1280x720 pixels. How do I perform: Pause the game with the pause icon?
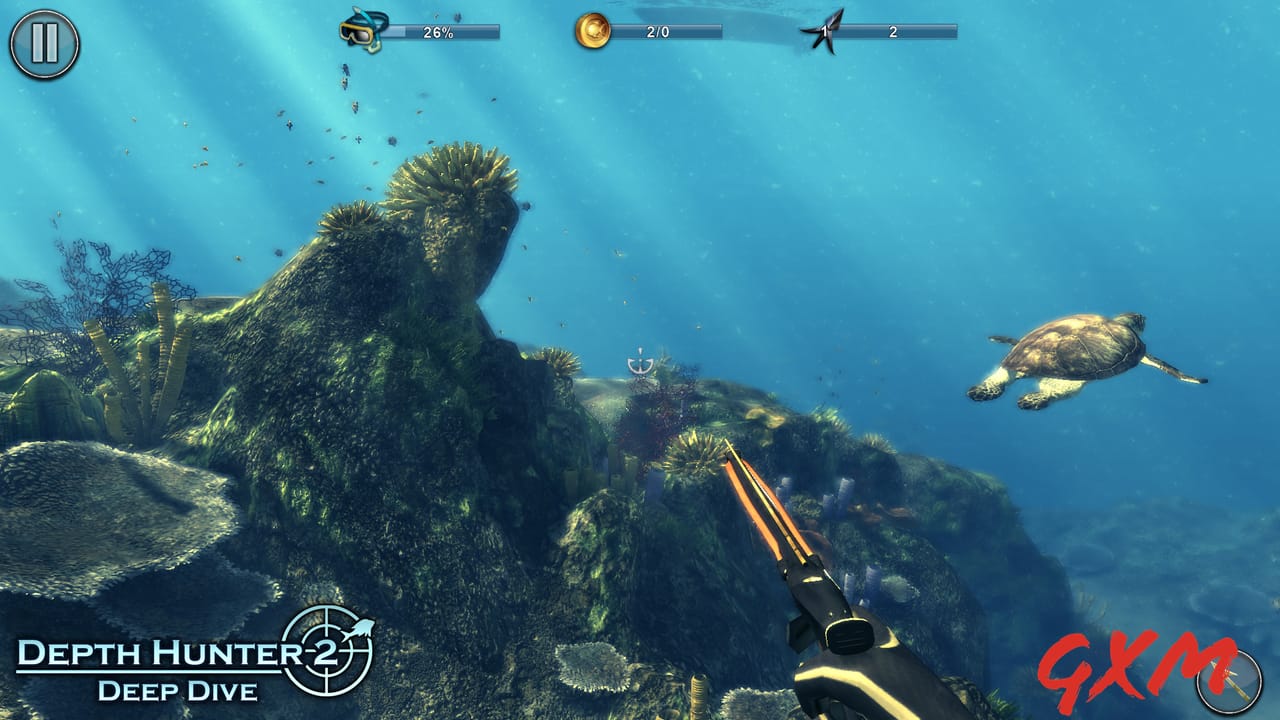point(42,42)
